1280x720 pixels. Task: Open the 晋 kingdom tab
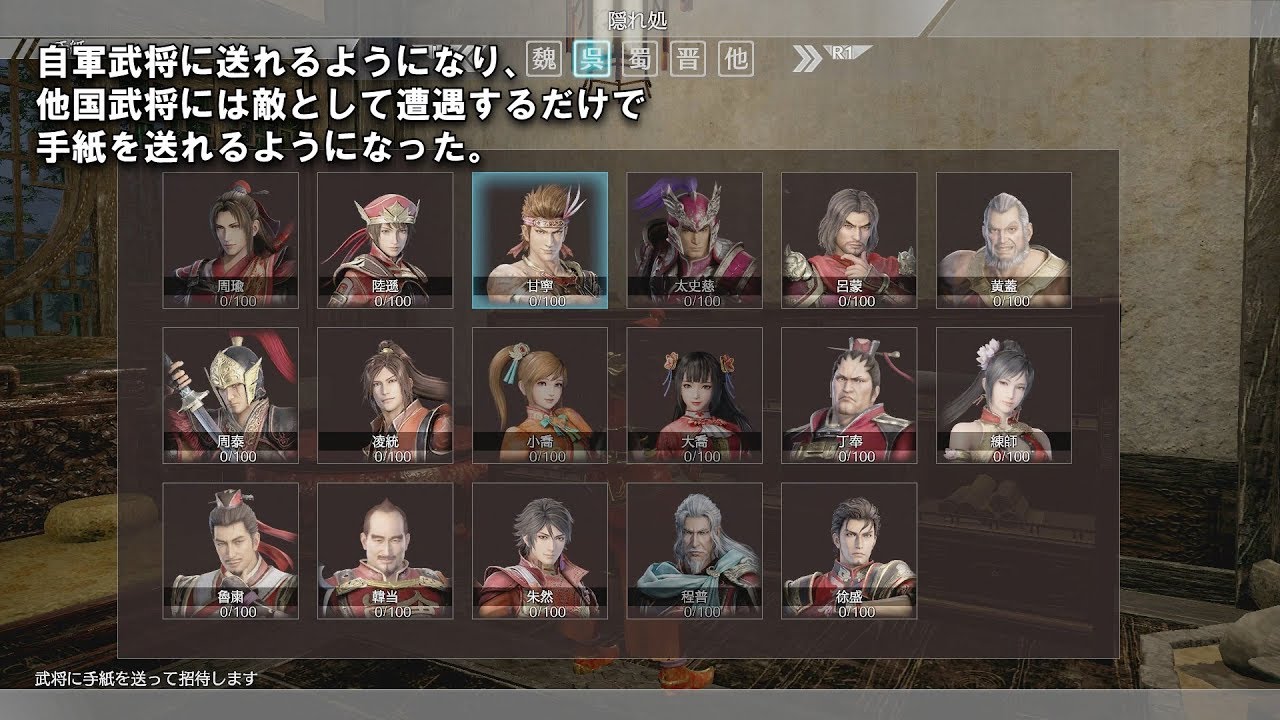click(686, 60)
